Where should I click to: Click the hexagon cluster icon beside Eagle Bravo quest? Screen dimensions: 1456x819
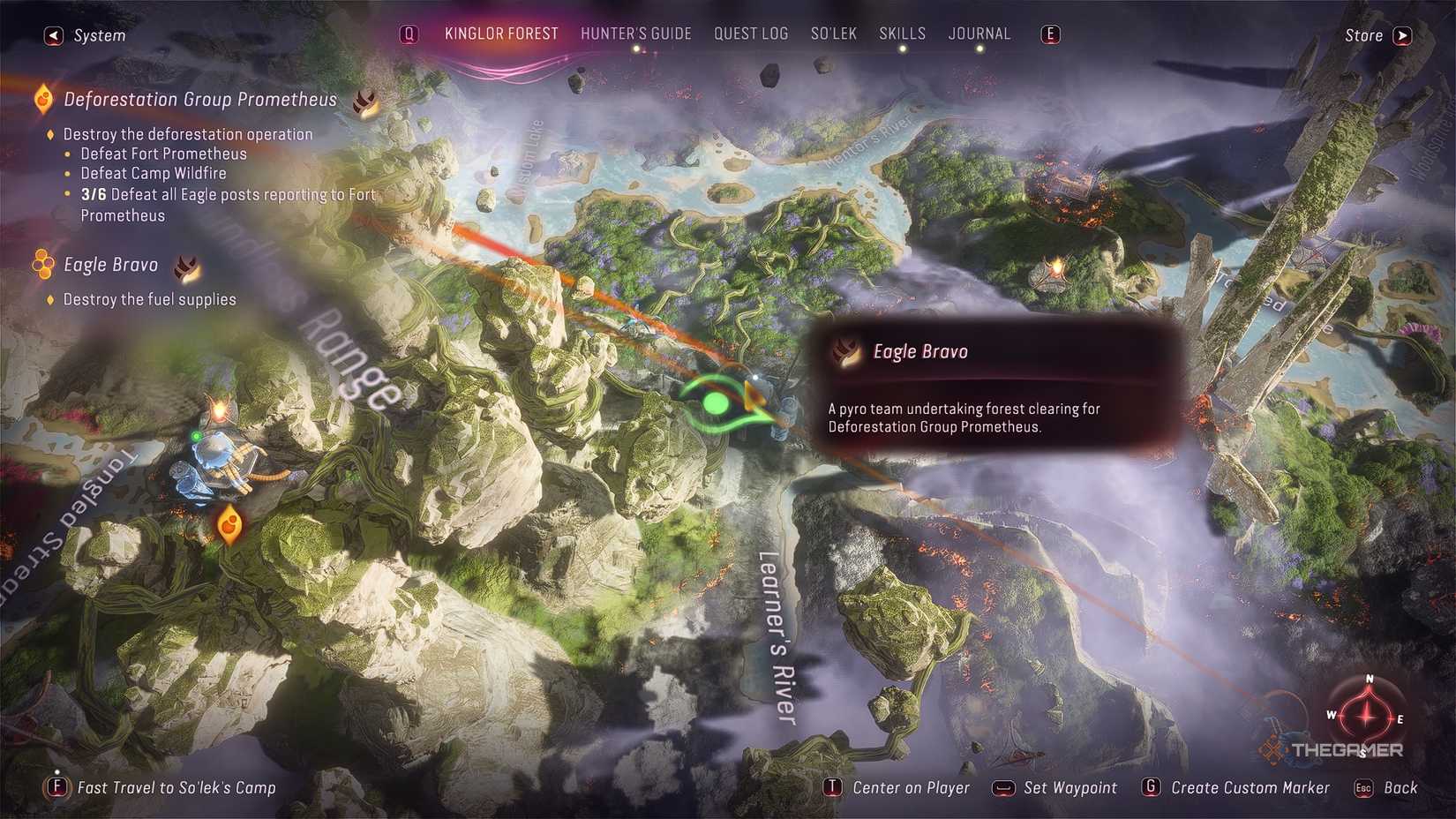point(41,265)
